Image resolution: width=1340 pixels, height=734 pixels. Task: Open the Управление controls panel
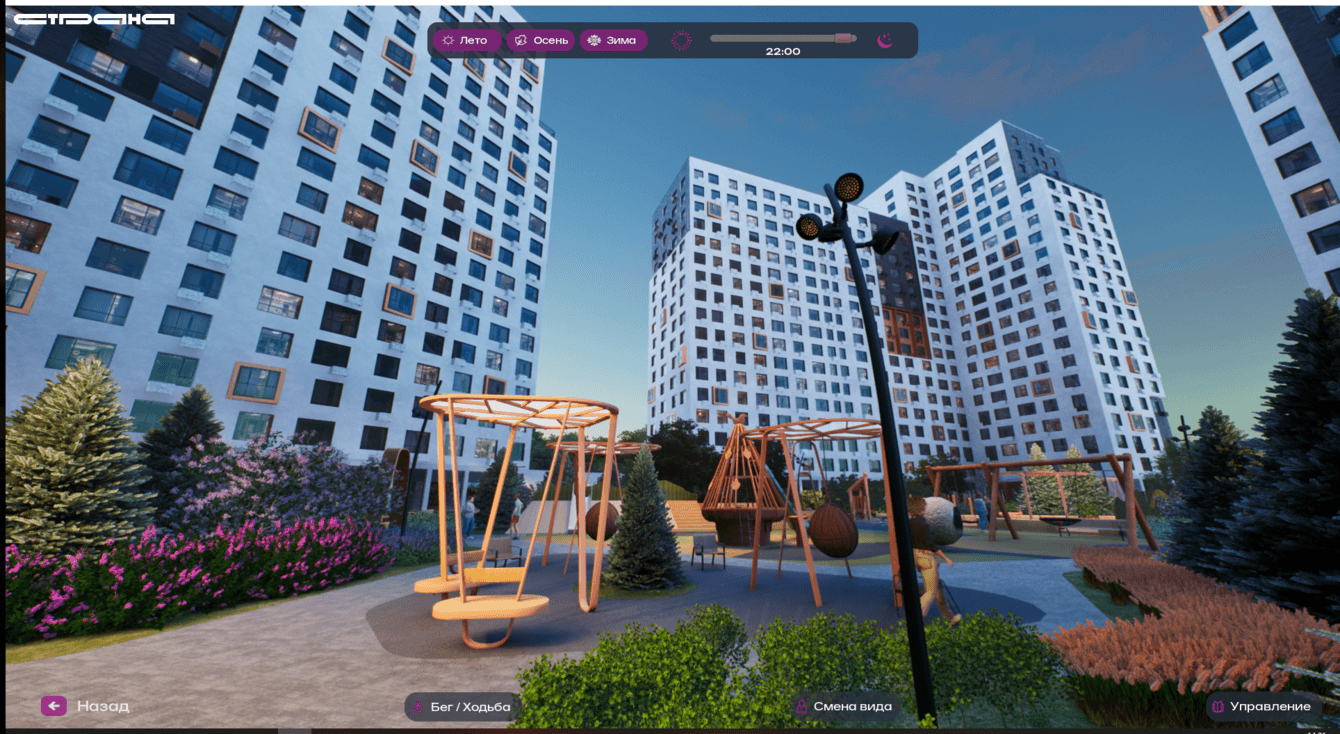(x=1260, y=707)
